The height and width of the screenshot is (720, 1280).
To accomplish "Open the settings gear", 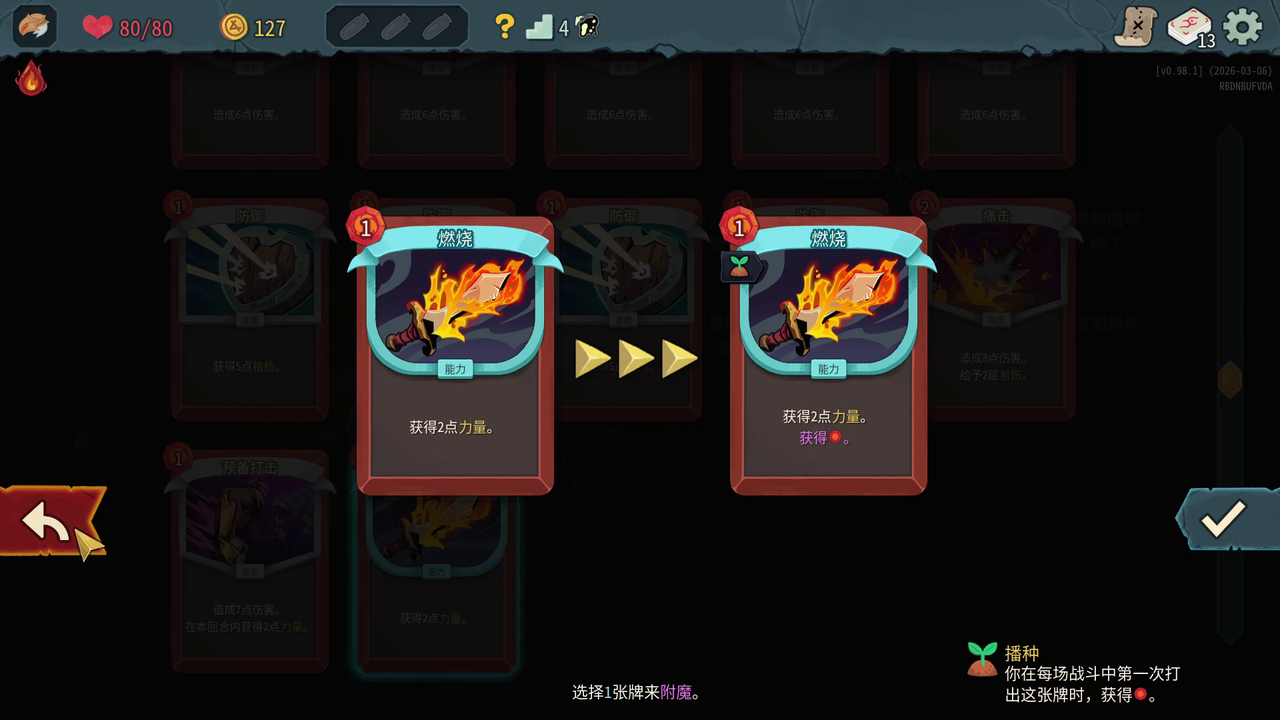I will tap(1243, 27).
